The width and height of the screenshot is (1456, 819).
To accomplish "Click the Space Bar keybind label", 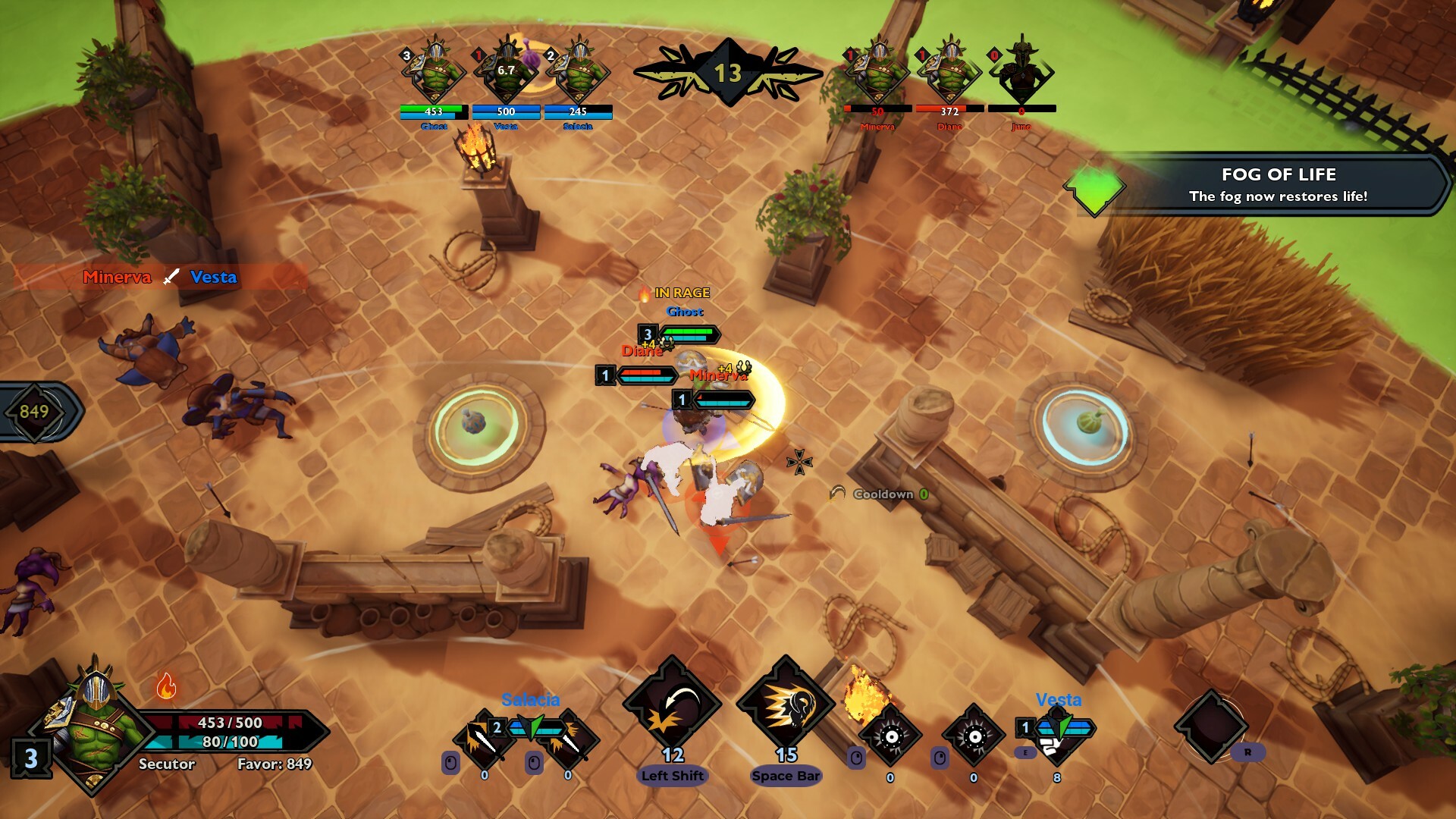I will (786, 775).
